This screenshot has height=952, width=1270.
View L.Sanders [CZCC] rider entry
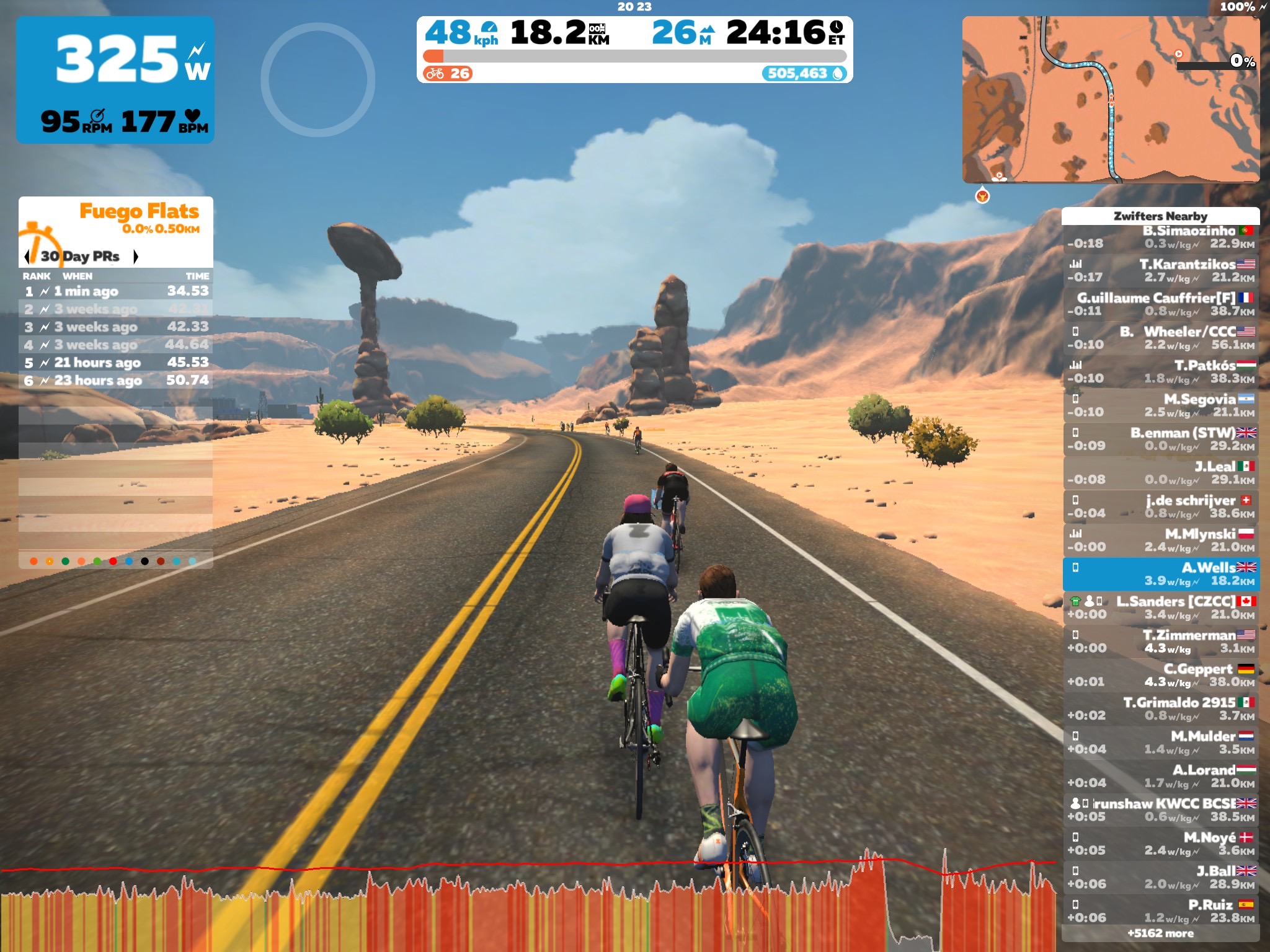1160,607
